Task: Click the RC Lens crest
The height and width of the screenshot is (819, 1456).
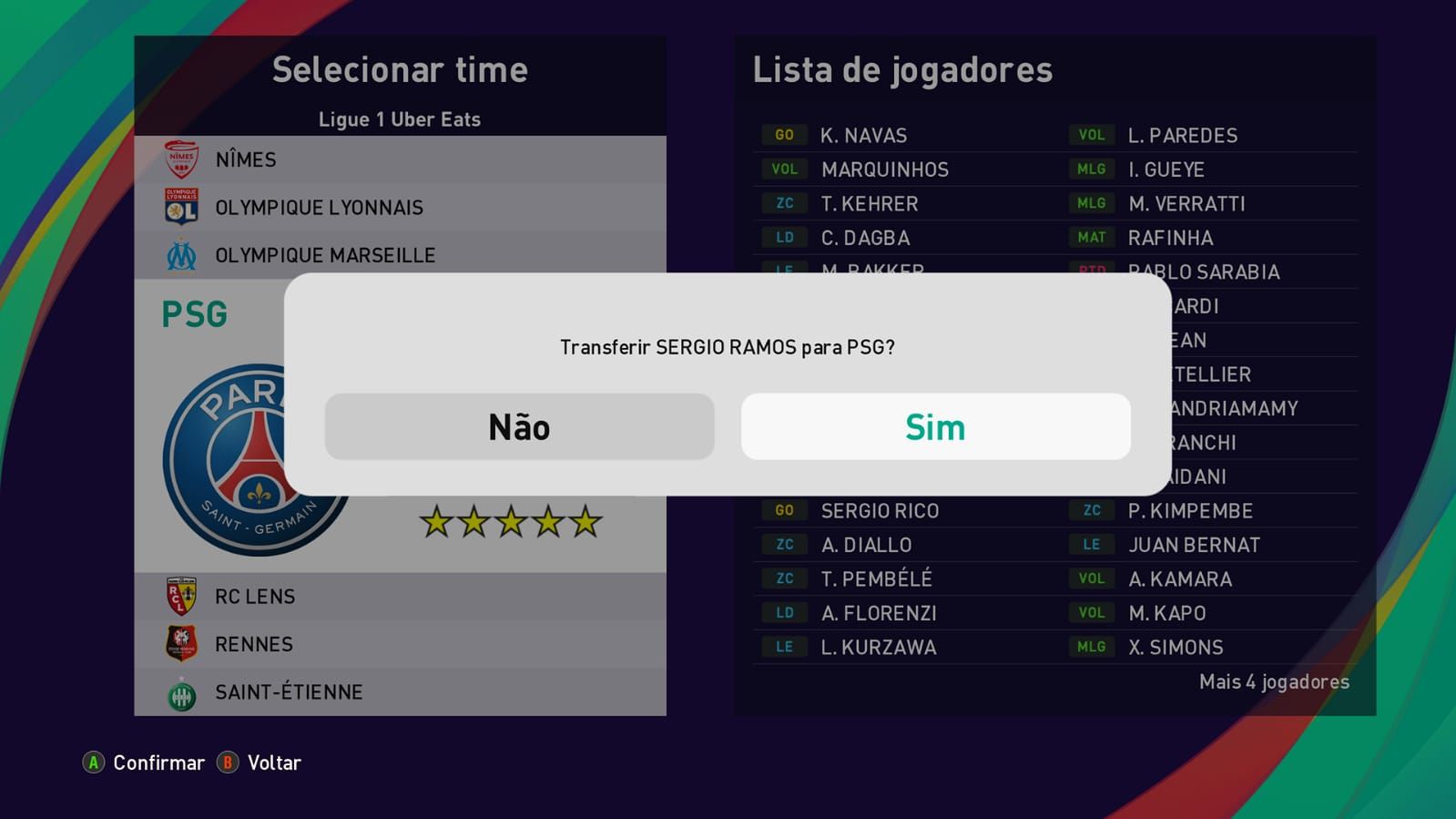Action: pyautogui.click(x=182, y=595)
